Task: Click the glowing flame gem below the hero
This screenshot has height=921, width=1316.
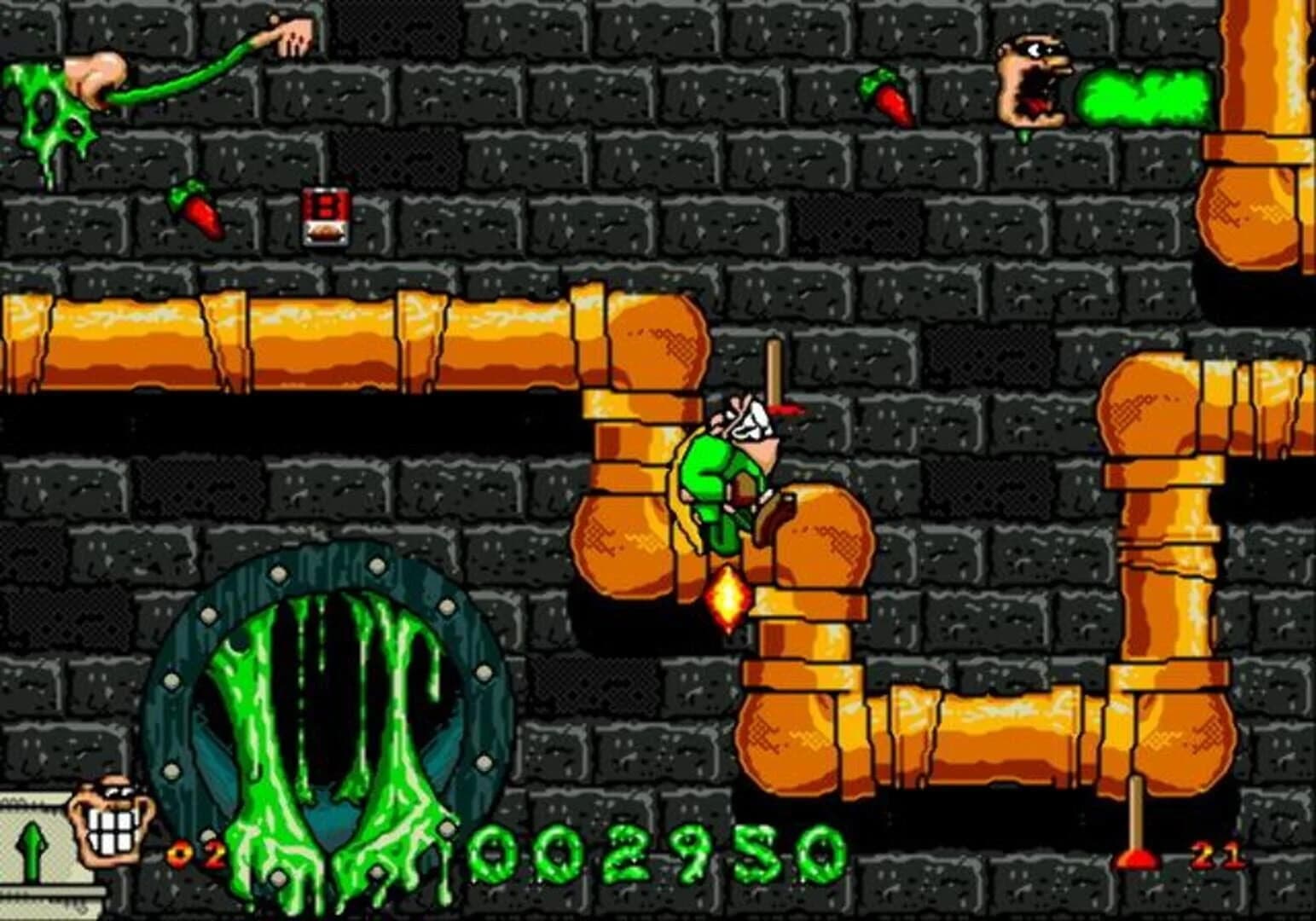Action: (x=726, y=597)
